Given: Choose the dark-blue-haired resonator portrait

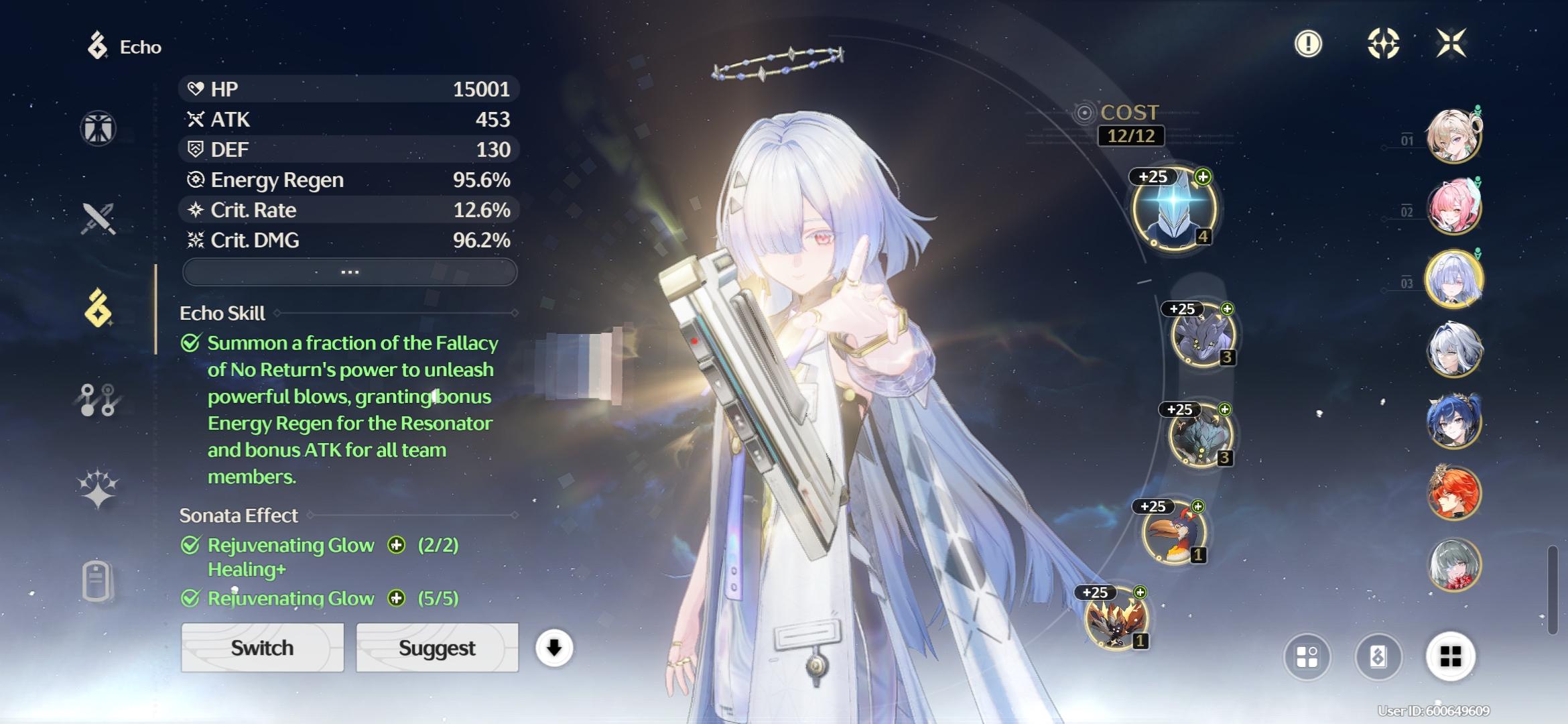Looking at the screenshot, I should pyautogui.click(x=1453, y=422).
